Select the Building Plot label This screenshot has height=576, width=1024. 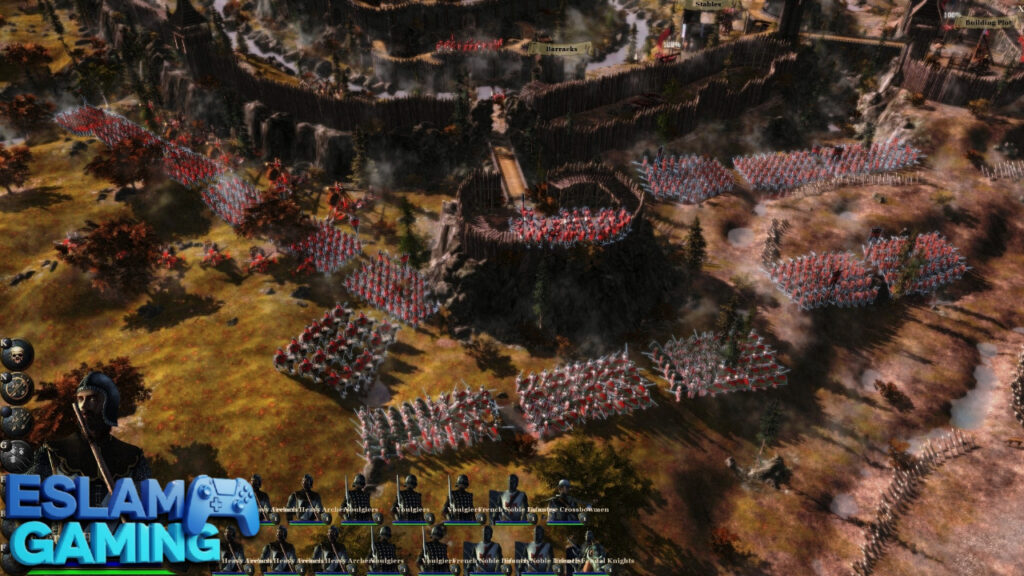coord(984,22)
